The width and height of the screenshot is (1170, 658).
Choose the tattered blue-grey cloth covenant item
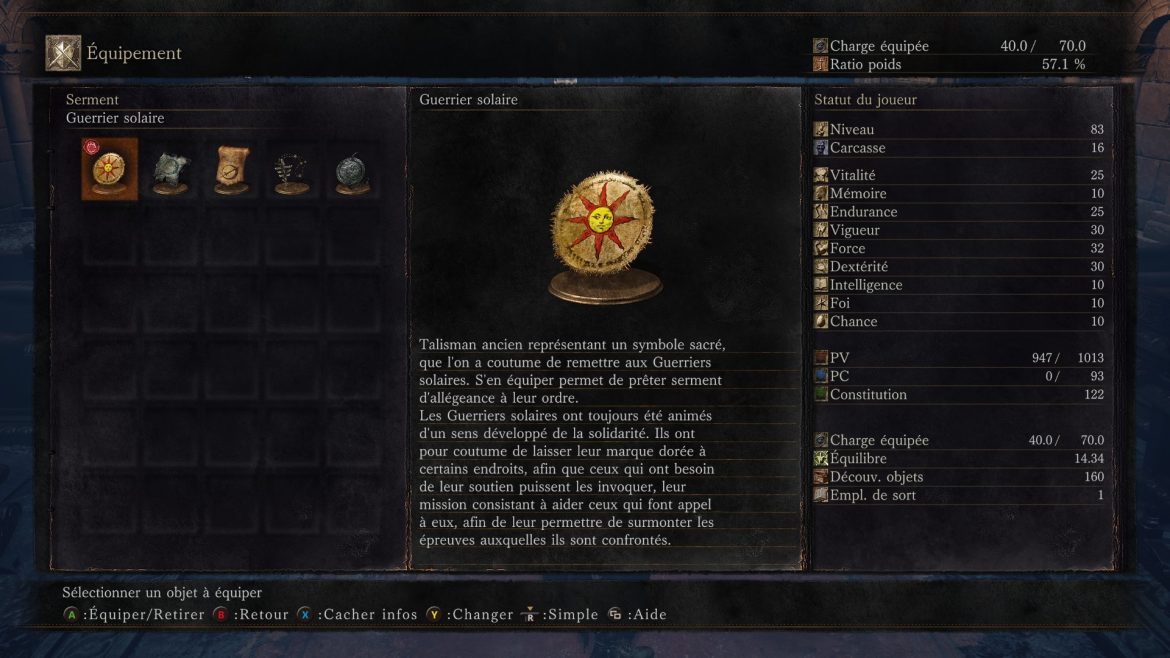(170, 171)
